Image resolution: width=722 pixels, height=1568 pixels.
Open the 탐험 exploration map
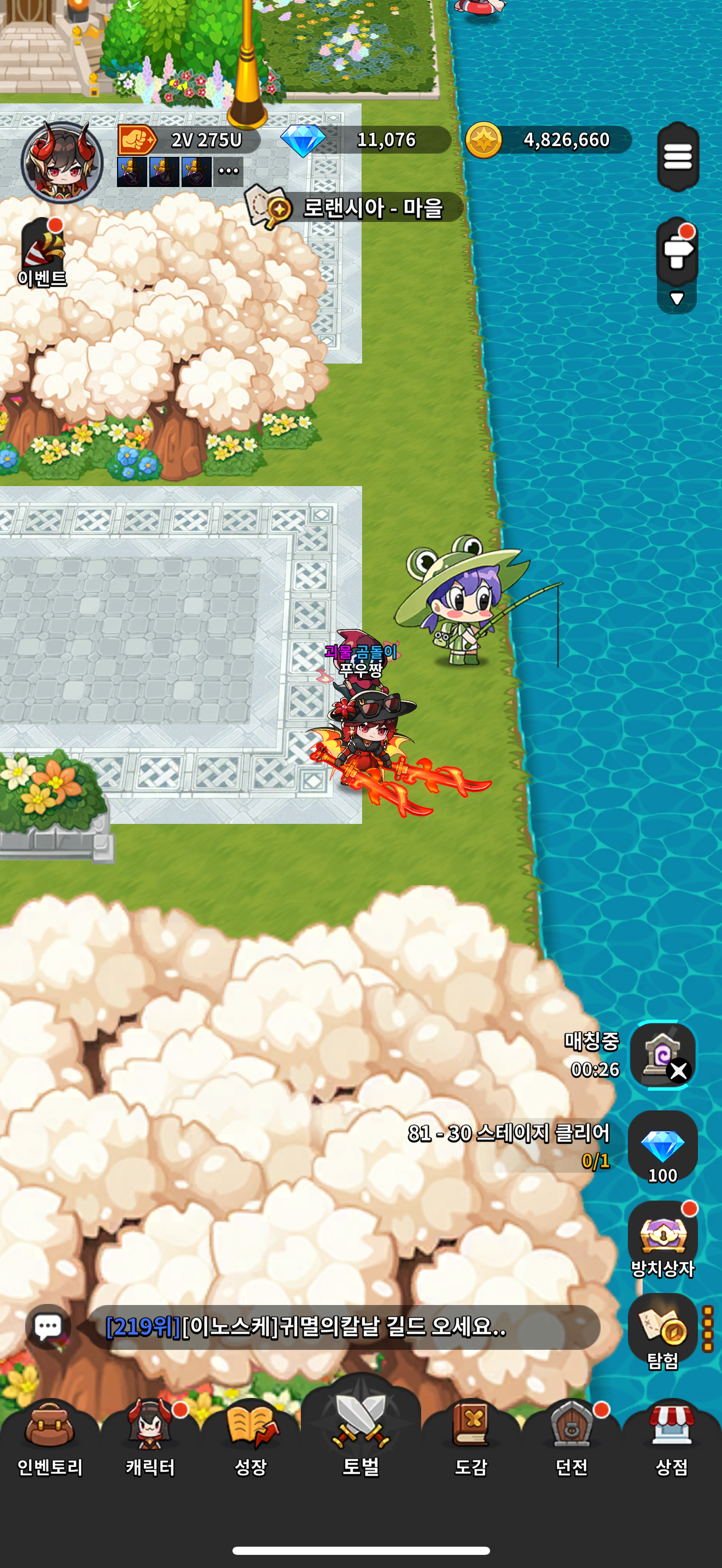[x=662, y=1332]
